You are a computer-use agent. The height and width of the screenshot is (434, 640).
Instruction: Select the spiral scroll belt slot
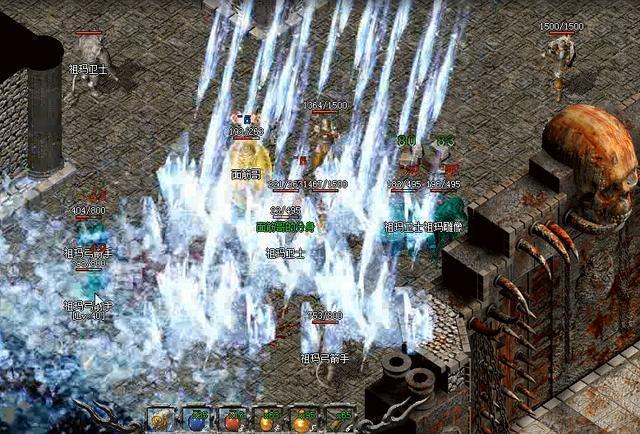(x=160, y=420)
